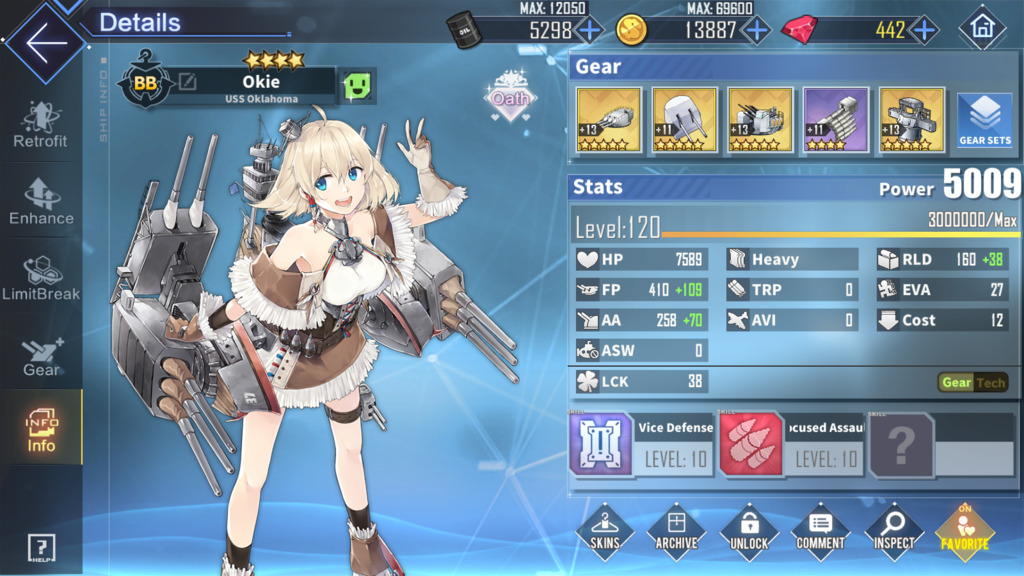Open the Help question mark button
The width and height of the screenshot is (1024, 576).
pyautogui.click(x=41, y=548)
